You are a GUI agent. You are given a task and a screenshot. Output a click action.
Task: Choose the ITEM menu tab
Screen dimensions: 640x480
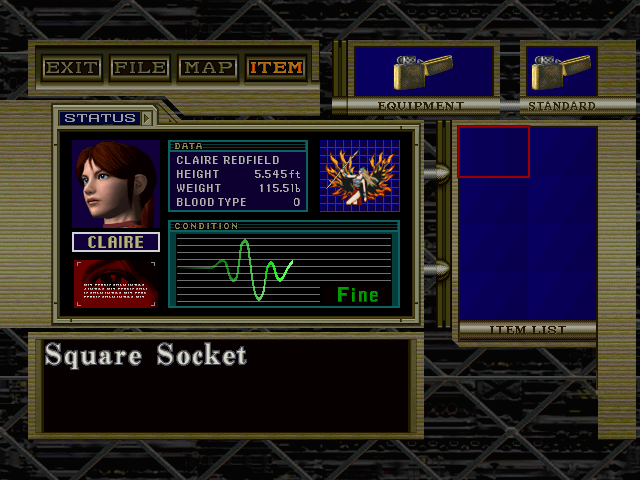[276, 68]
